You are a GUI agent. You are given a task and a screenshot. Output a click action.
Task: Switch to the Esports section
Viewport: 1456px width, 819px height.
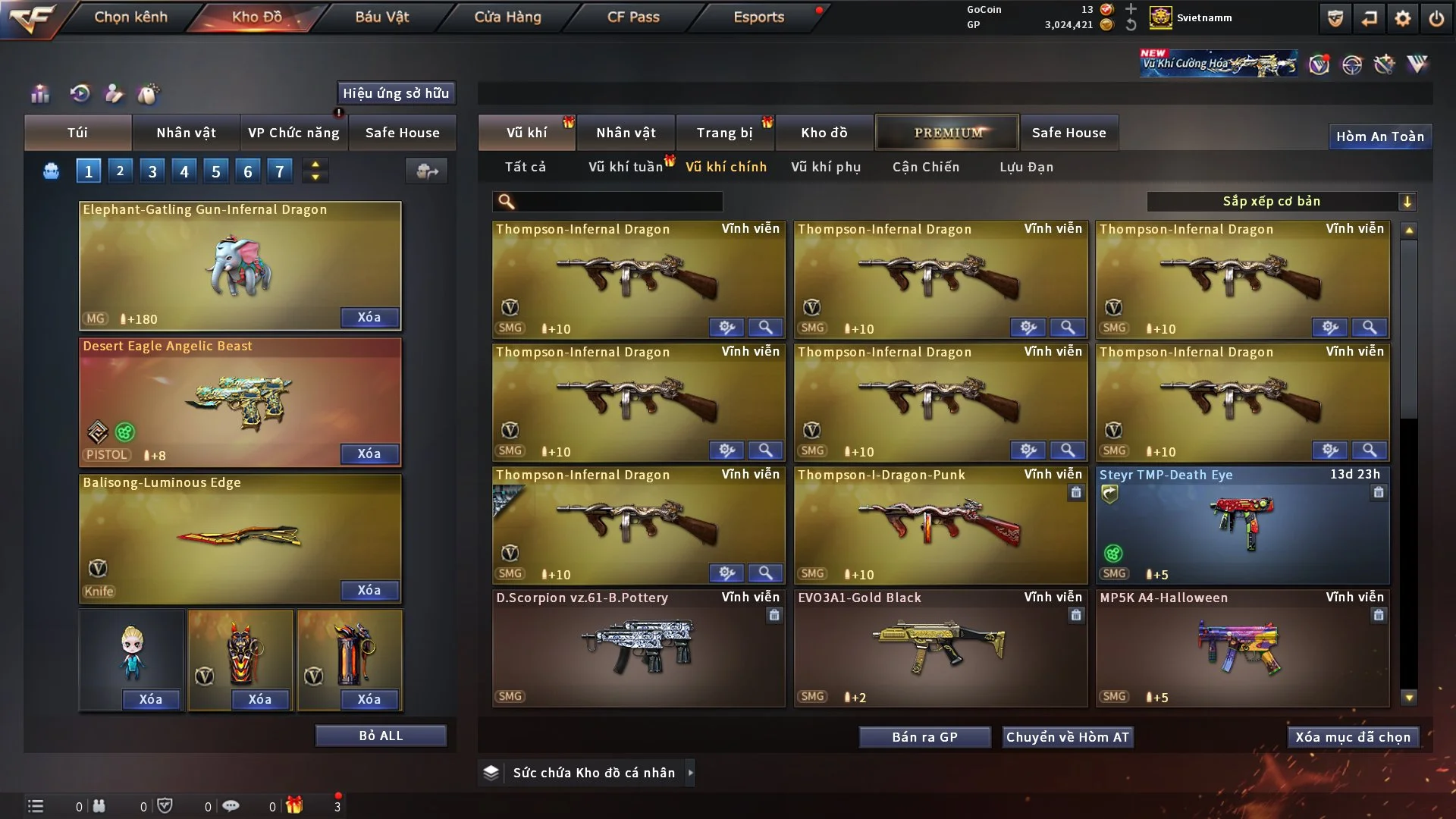click(x=758, y=17)
